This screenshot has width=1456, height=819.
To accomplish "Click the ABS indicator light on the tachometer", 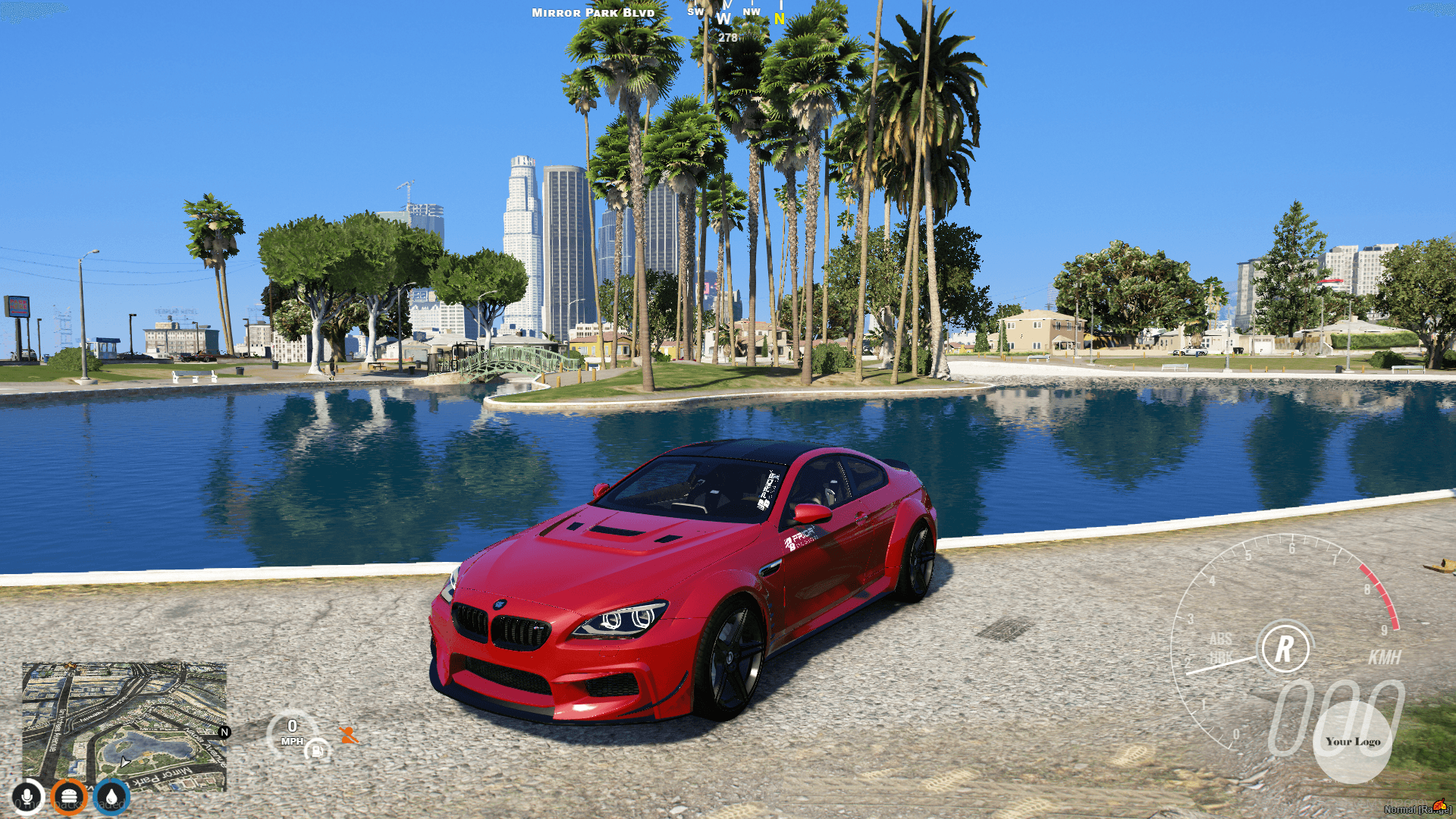I will coord(1222,639).
